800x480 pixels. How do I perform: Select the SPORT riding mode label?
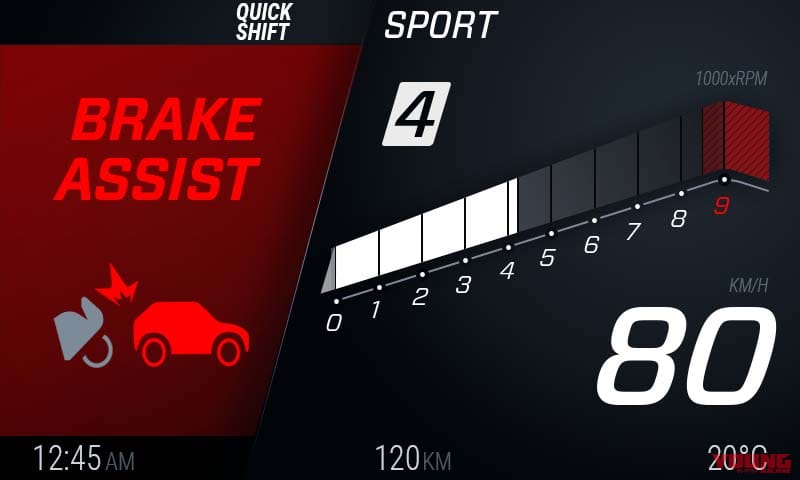tap(440, 25)
